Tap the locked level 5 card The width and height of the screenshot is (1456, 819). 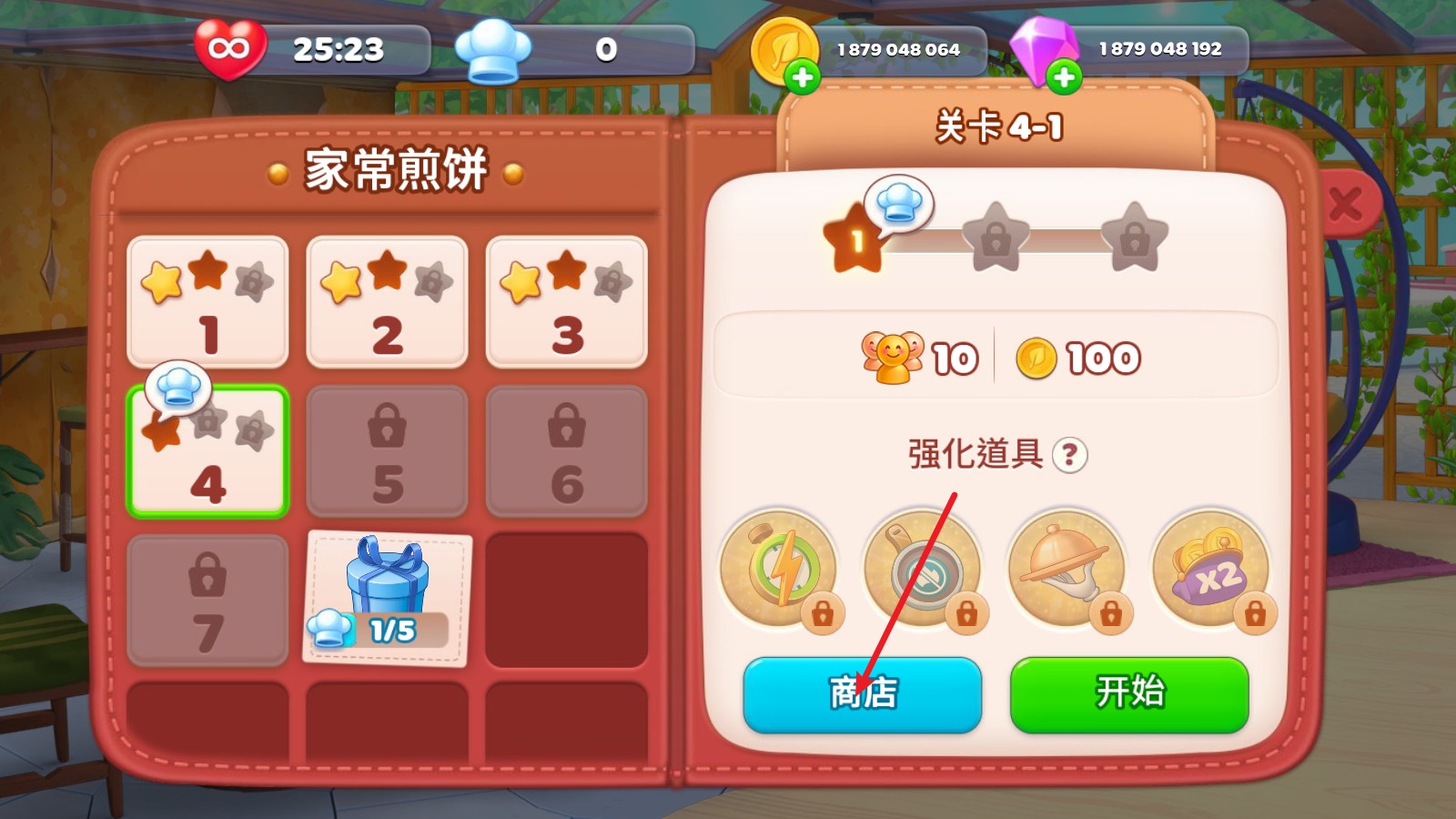(x=386, y=450)
